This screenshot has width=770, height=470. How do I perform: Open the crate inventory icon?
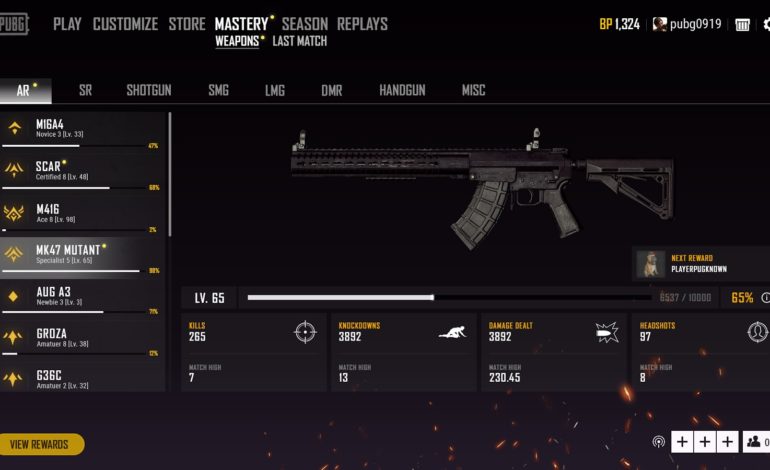[x=743, y=24]
